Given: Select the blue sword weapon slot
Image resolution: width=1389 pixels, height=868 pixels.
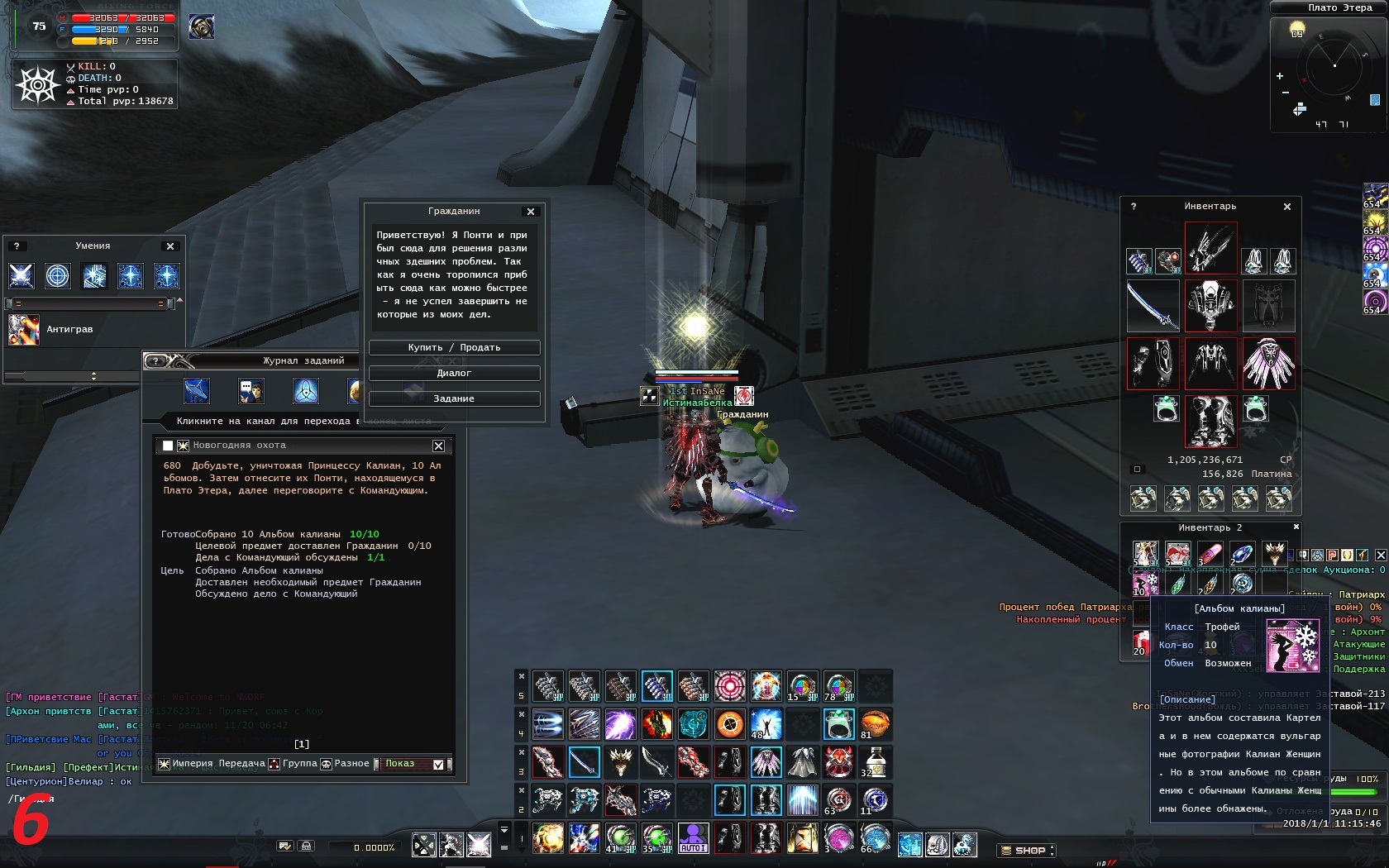Looking at the screenshot, I should [x=1153, y=306].
